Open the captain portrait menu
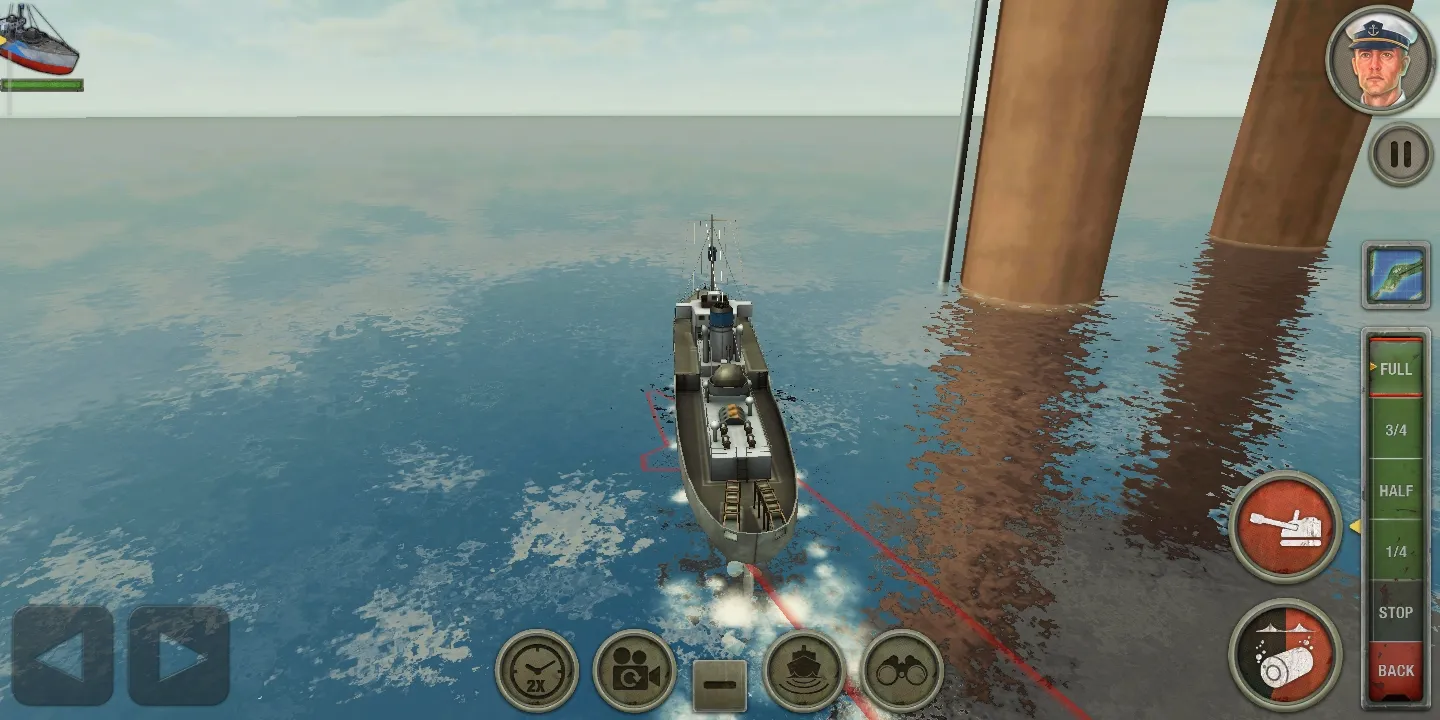Viewport: 1440px width, 720px height. point(1380,58)
